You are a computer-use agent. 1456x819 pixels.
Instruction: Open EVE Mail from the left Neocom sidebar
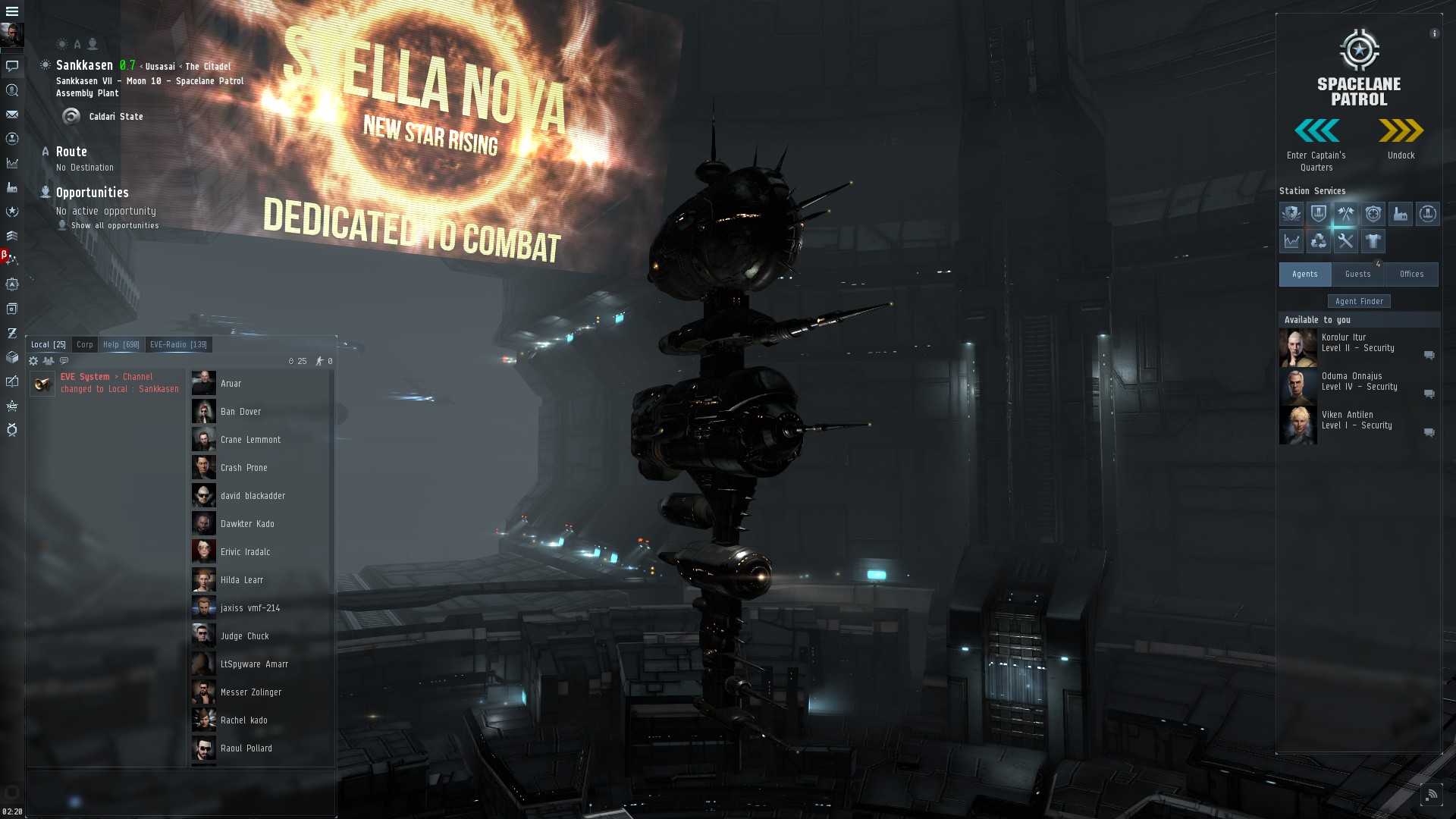pyautogui.click(x=11, y=114)
